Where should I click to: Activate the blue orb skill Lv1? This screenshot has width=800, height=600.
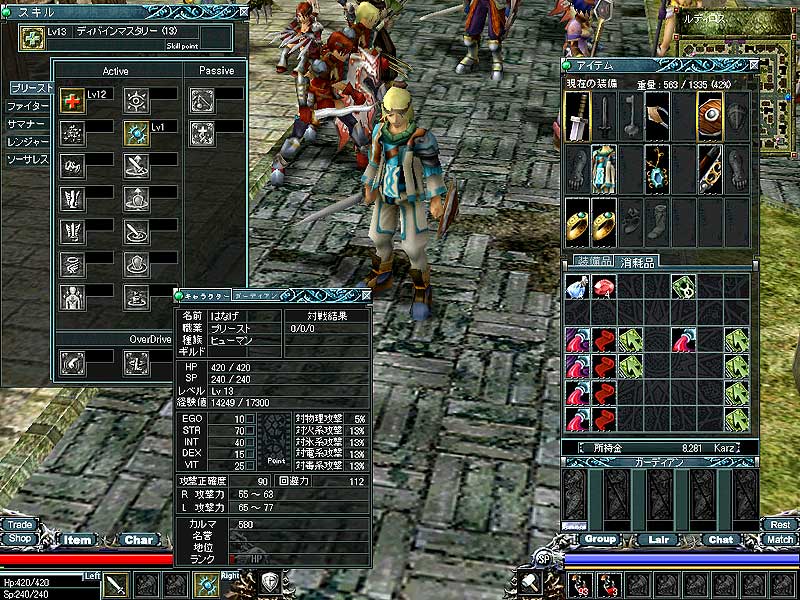(136, 132)
